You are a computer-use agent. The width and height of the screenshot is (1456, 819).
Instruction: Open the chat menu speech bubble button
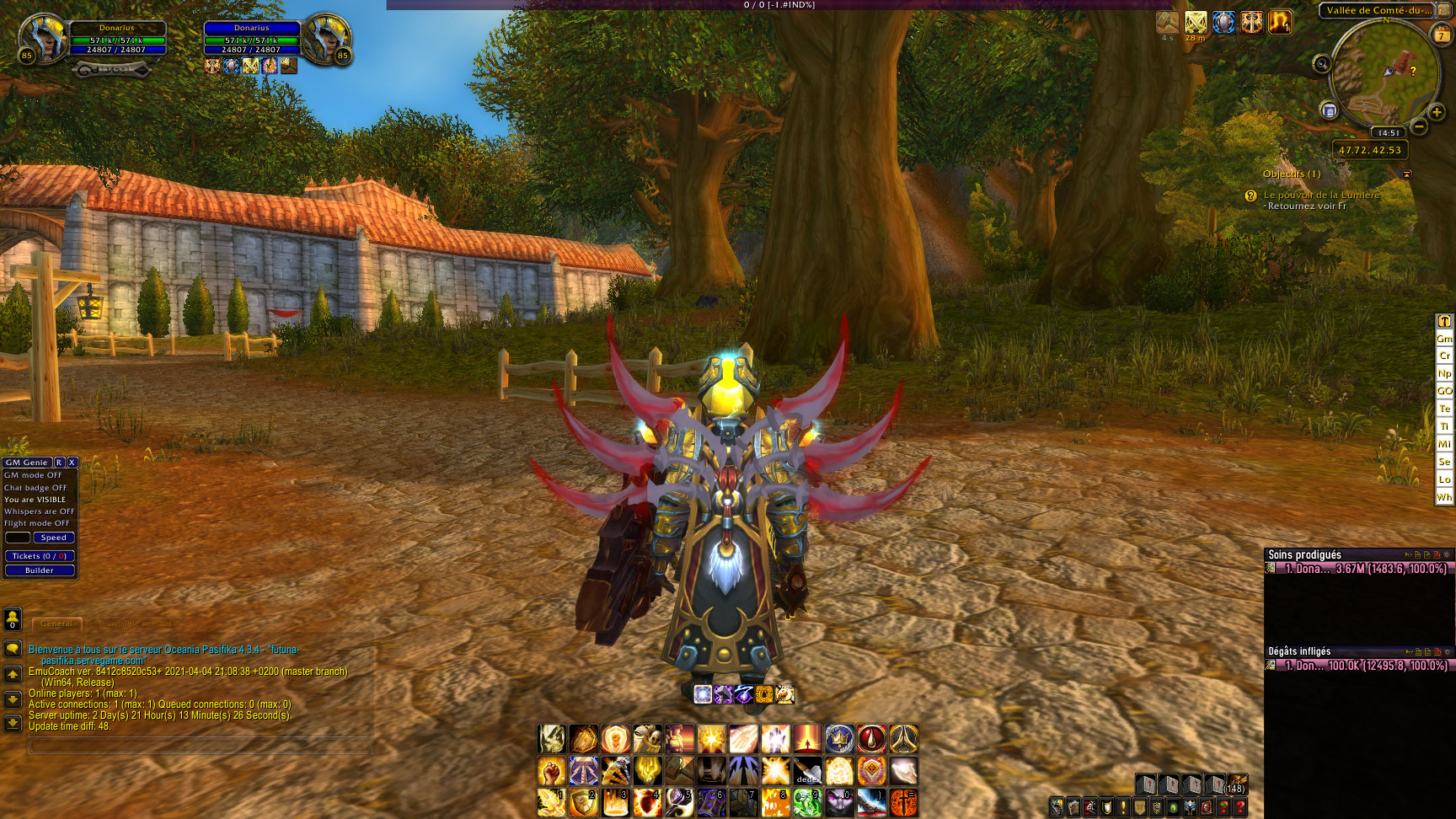[x=13, y=649]
